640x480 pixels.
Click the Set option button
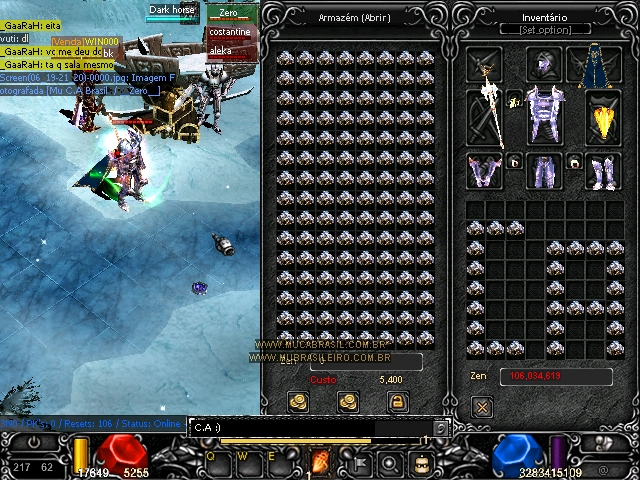(x=545, y=30)
